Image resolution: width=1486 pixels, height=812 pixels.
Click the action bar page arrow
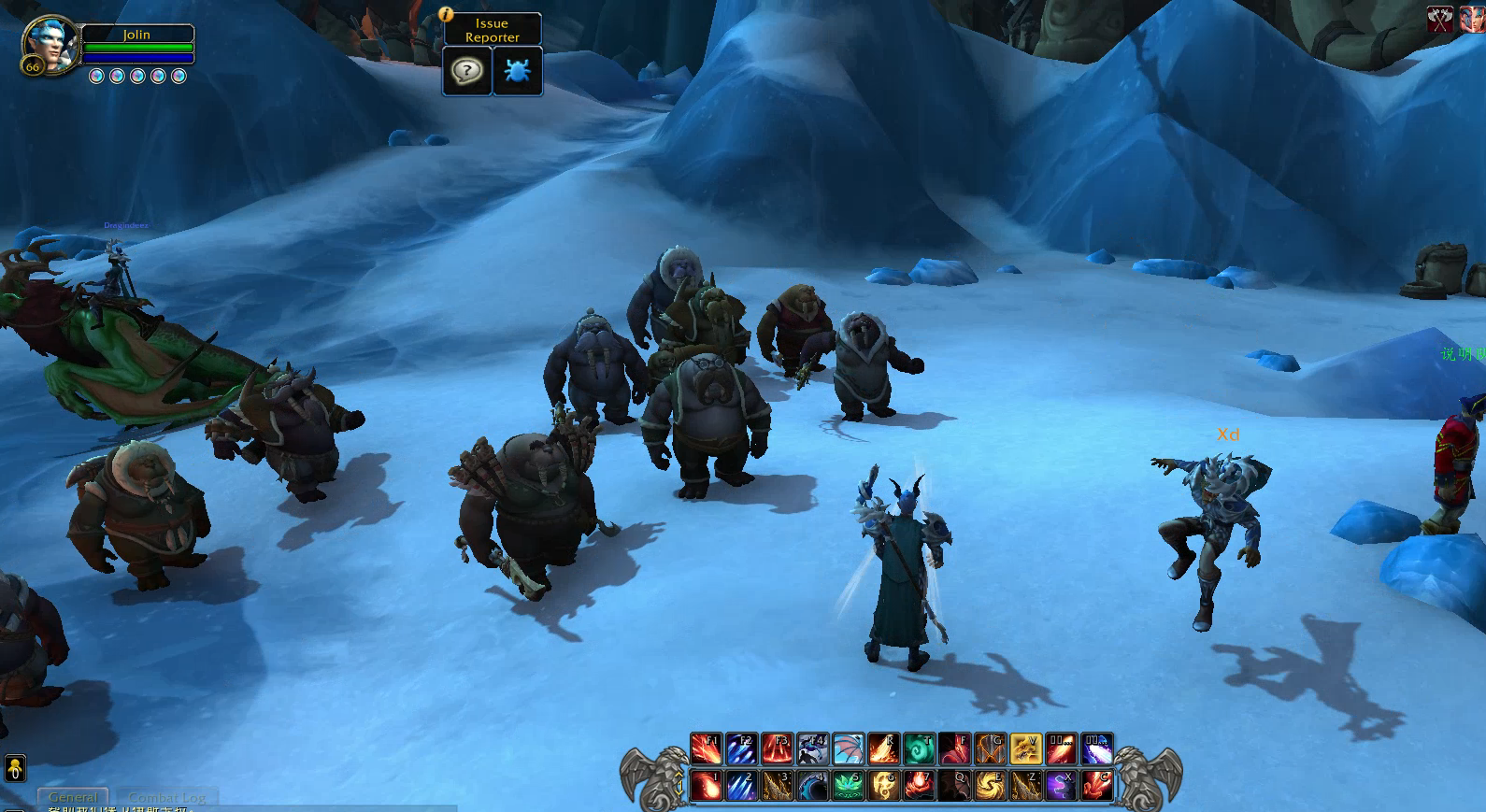click(679, 775)
